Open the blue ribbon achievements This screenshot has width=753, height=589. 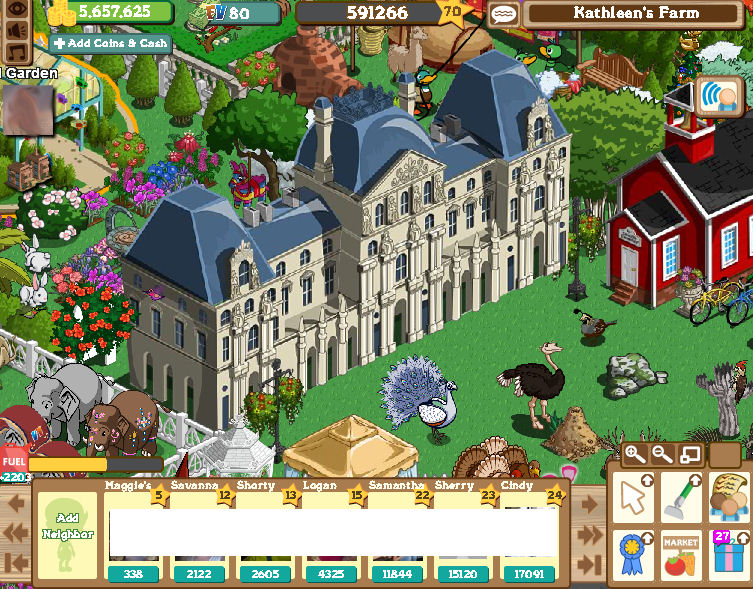pos(634,554)
